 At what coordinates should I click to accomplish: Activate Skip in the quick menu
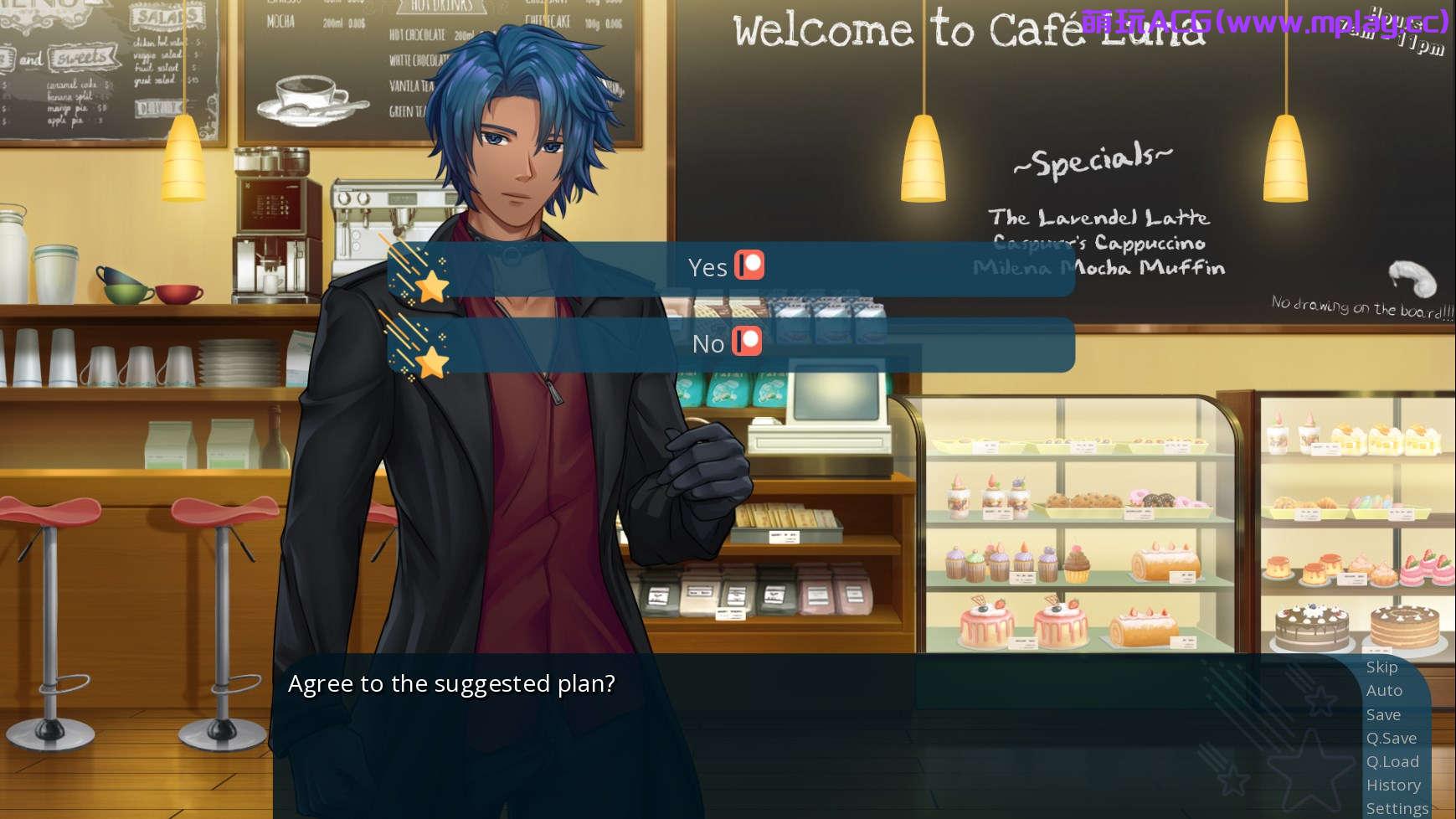(1381, 667)
